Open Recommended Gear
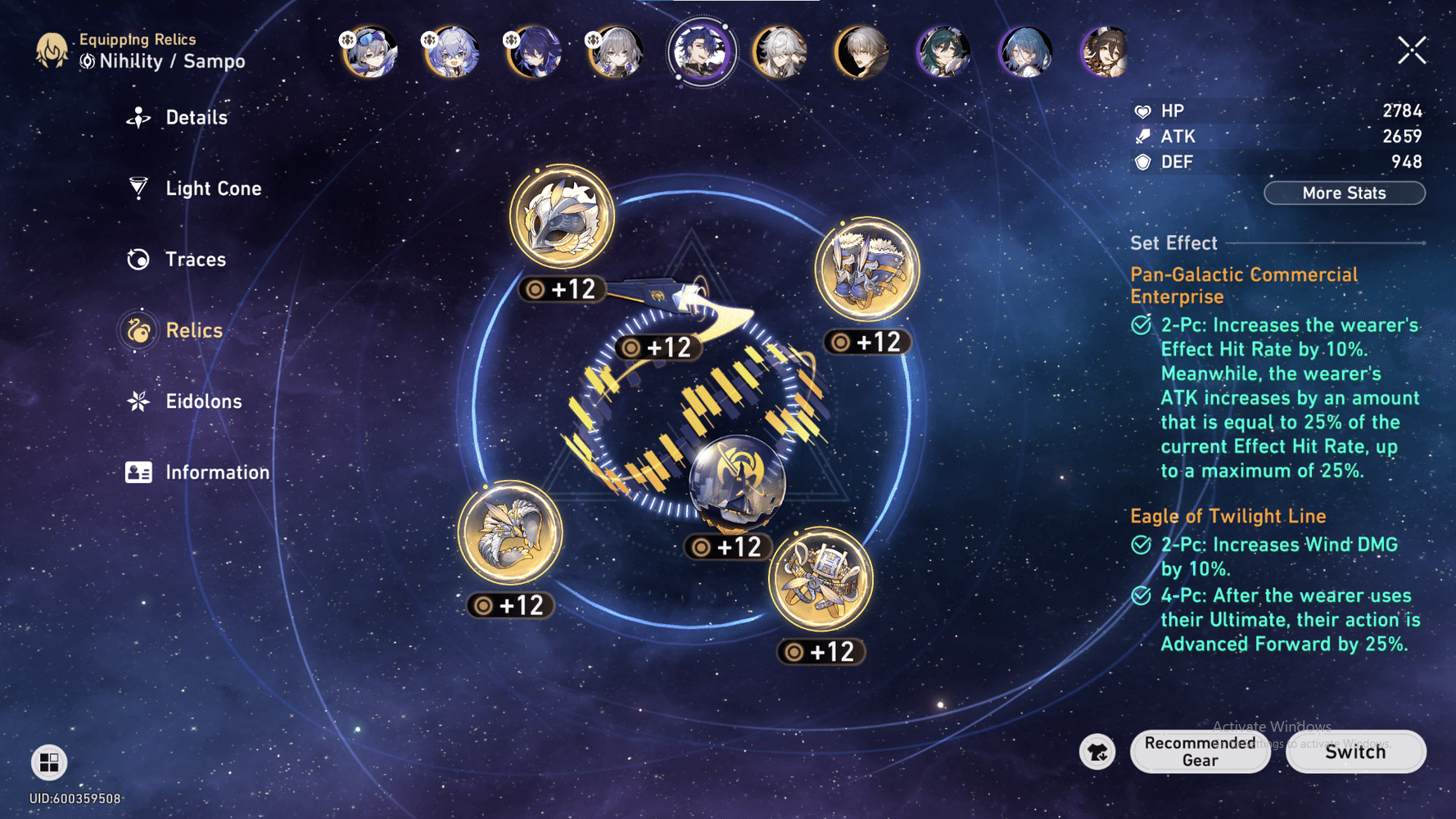 [1200, 751]
